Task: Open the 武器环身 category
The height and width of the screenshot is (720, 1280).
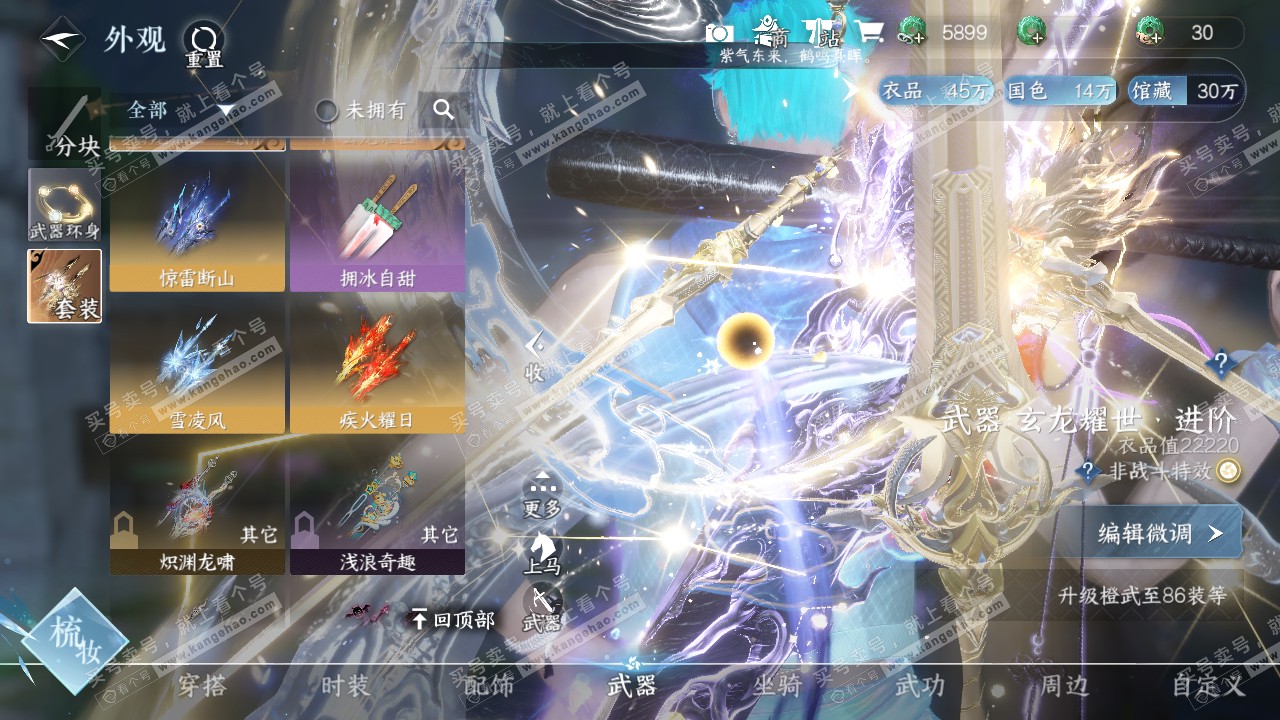Action: (x=64, y=205)
